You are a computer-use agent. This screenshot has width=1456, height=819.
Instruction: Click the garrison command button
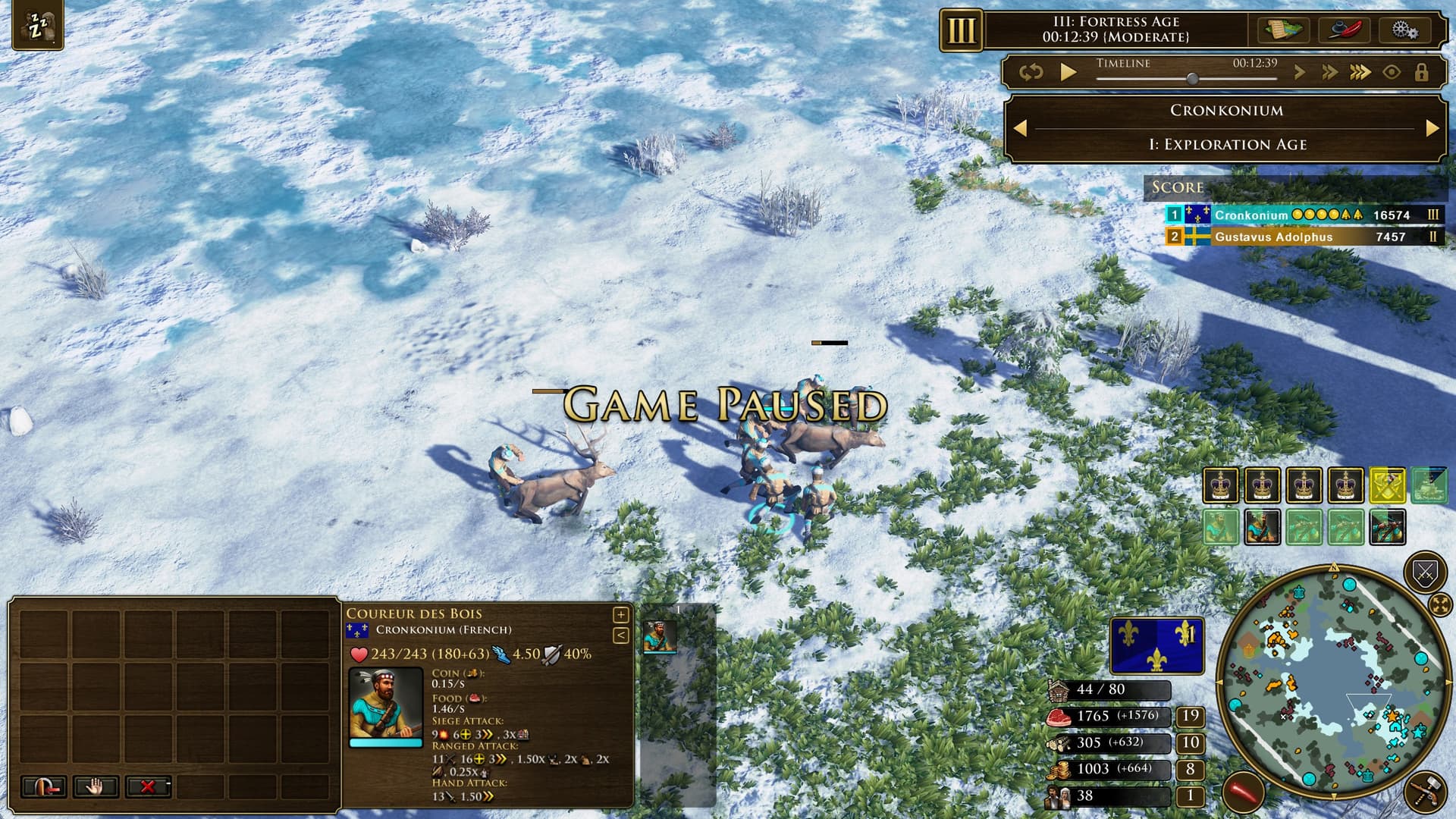click(43, 787)
